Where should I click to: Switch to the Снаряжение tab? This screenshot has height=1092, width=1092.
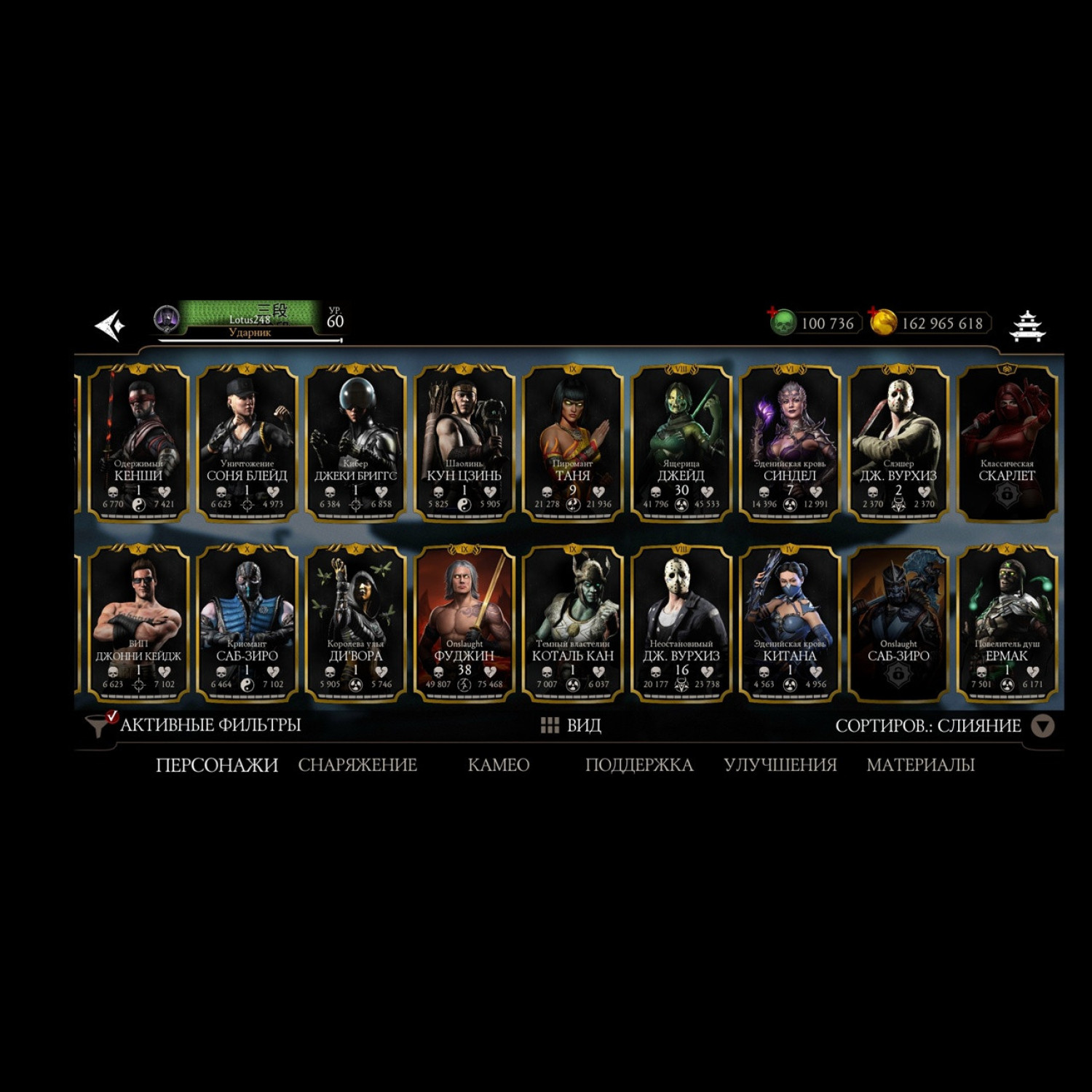click(357, 765)
